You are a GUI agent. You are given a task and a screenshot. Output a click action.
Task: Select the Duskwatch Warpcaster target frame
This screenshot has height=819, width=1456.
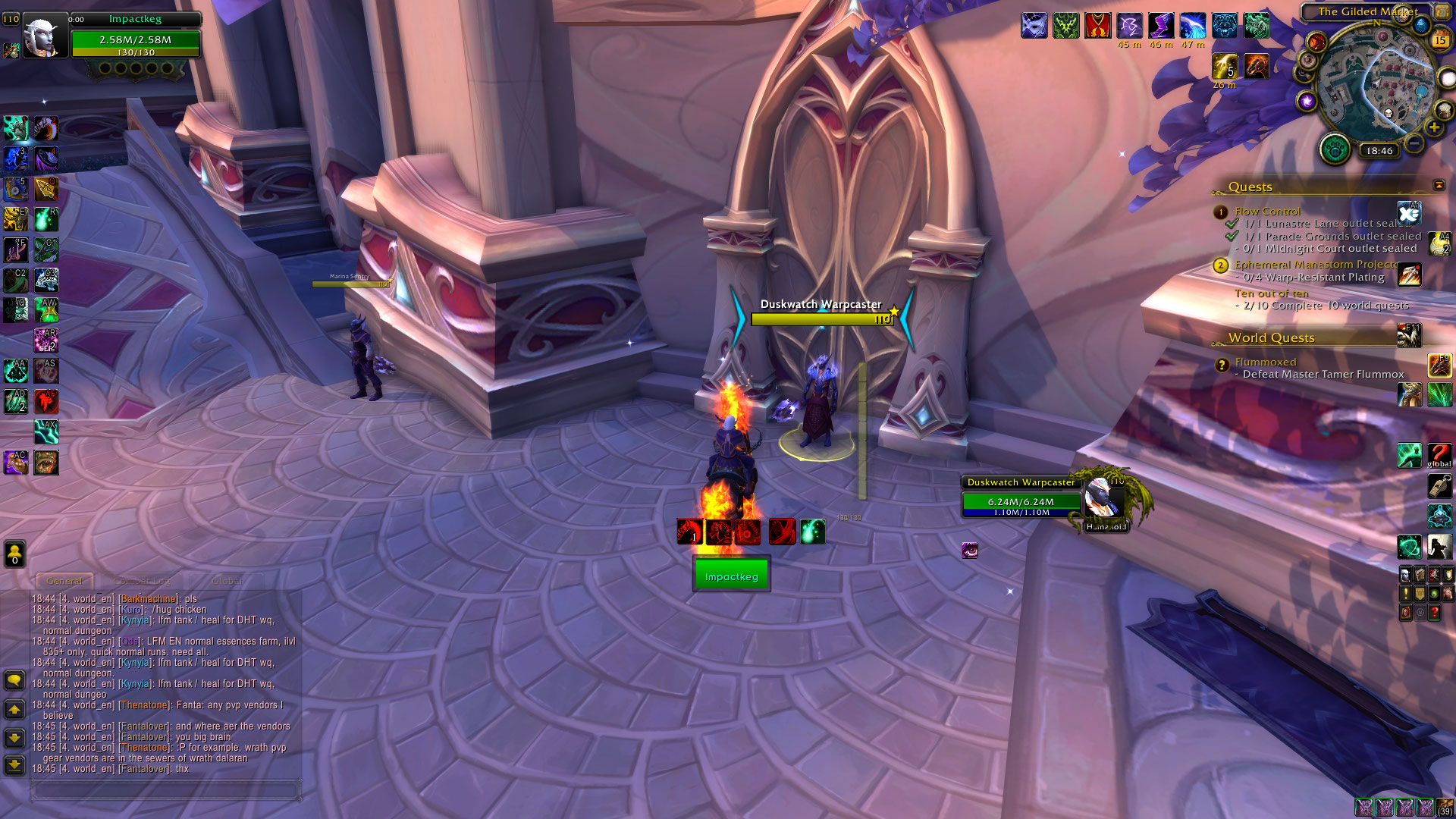[x=1021, y=500]
